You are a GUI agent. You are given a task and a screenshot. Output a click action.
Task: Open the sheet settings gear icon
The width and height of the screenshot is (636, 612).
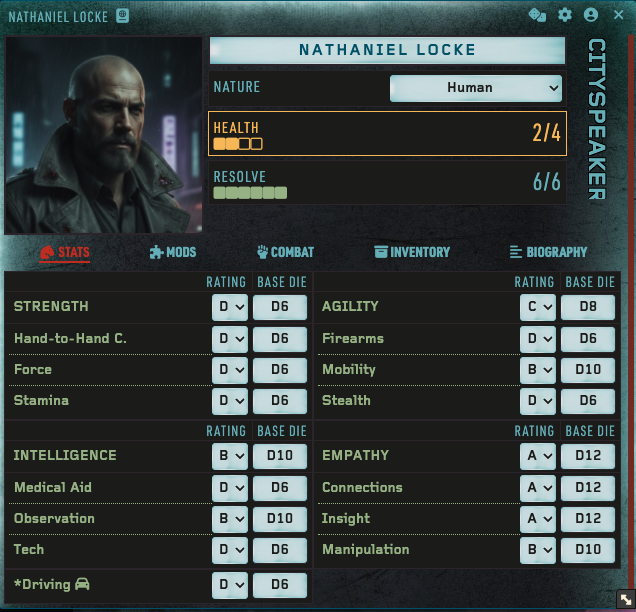565,15
